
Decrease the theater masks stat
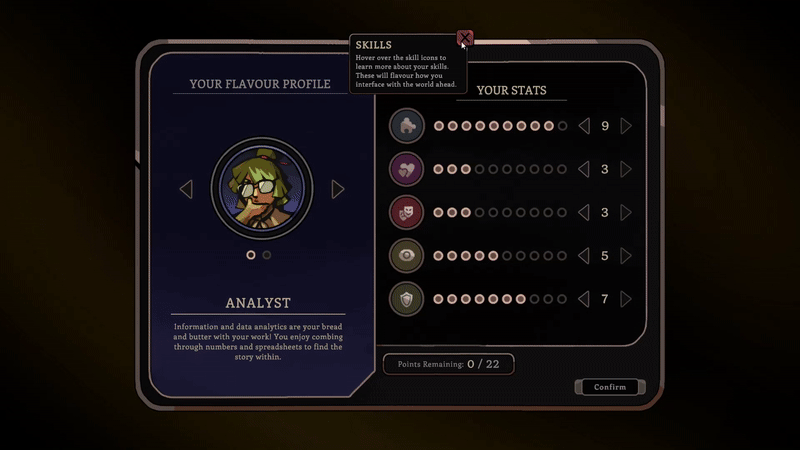click(x=584, y=212)
